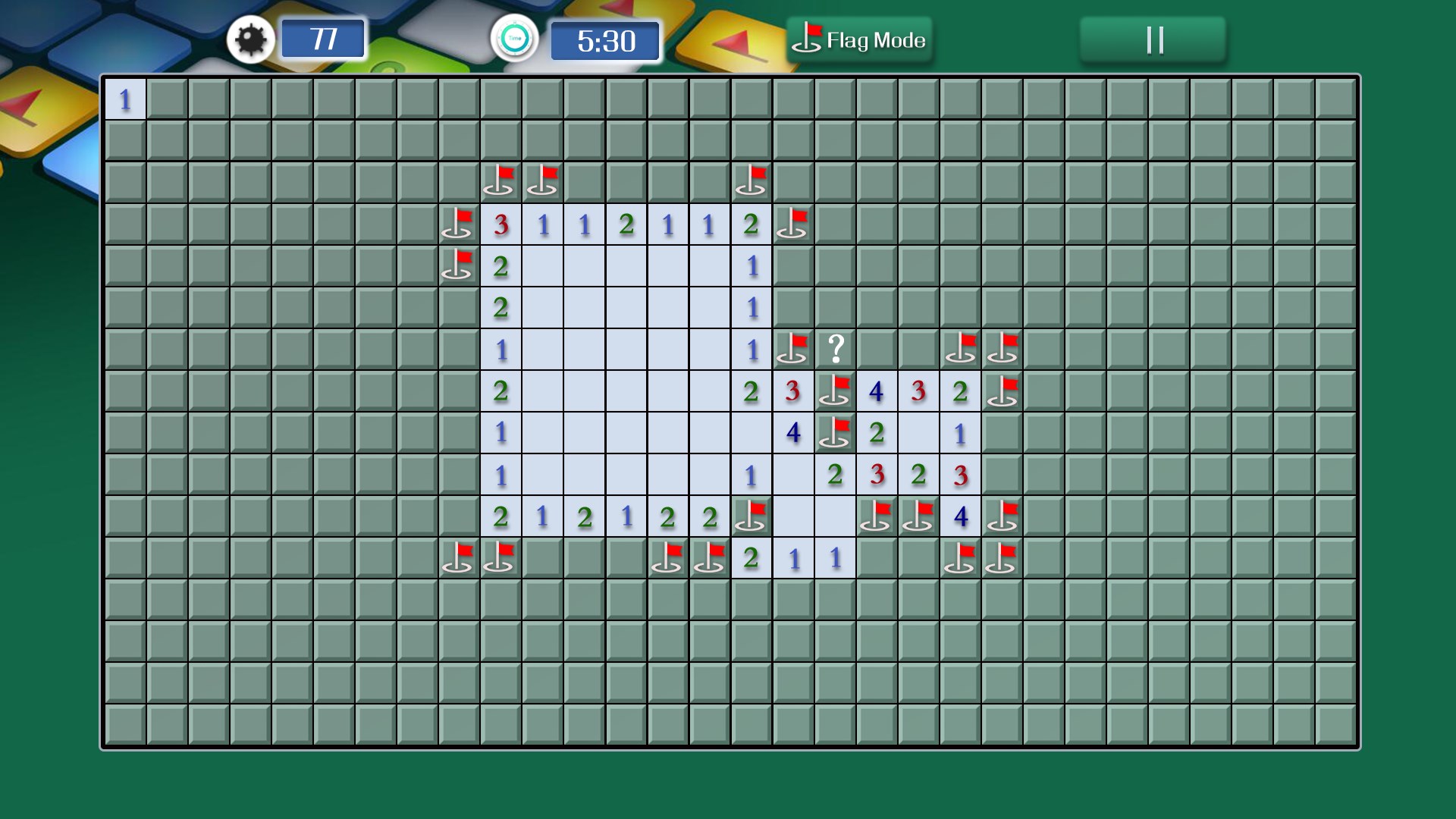Click the timer display showing 5:30
The height and width of the screenshot is (819, 1456).
click(x=605, y=41)
